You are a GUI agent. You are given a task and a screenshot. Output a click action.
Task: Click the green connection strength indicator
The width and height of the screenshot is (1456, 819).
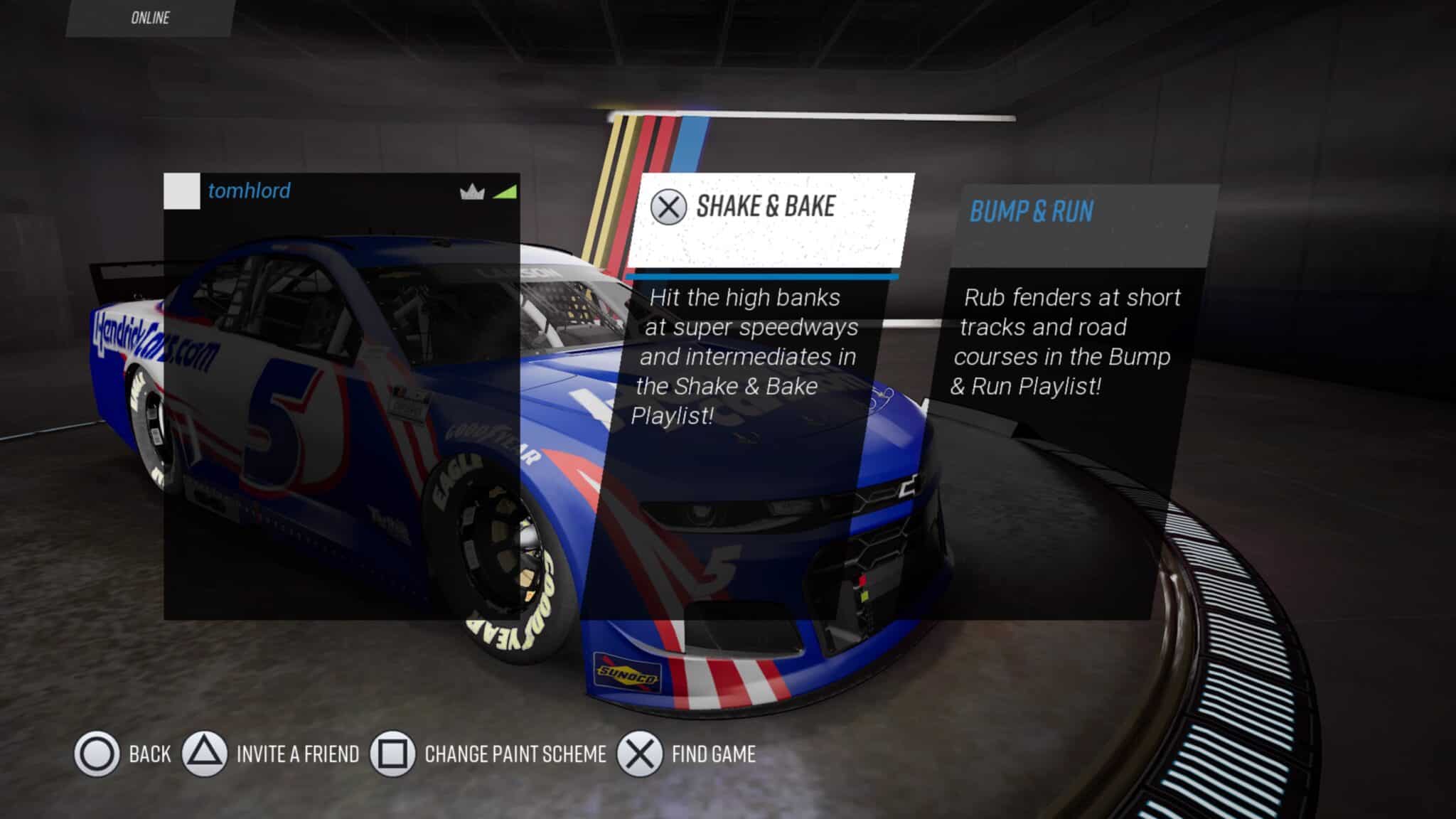point(508,191)
